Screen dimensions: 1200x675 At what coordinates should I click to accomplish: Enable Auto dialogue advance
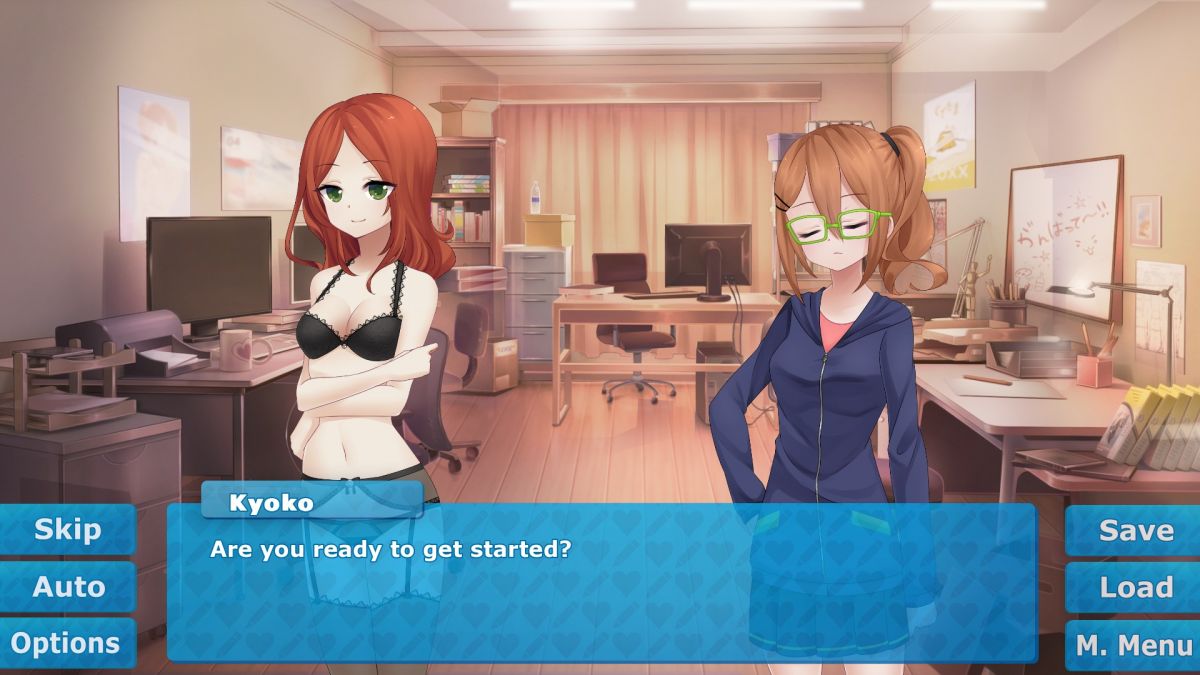point(68,587)
